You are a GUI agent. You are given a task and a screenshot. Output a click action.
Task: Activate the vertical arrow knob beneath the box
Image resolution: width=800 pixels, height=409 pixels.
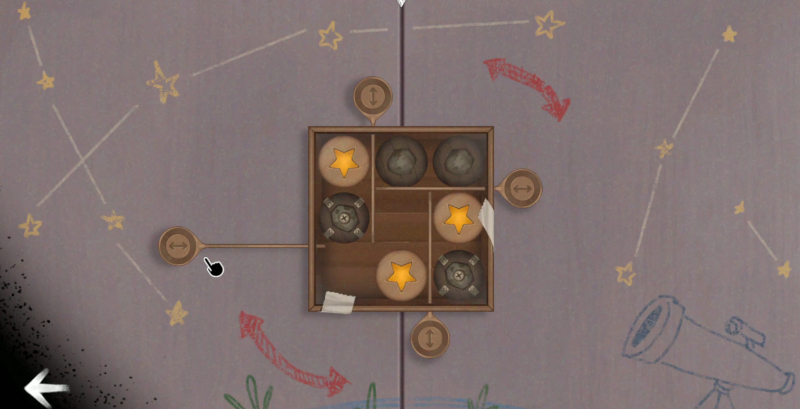coord(430,337)
